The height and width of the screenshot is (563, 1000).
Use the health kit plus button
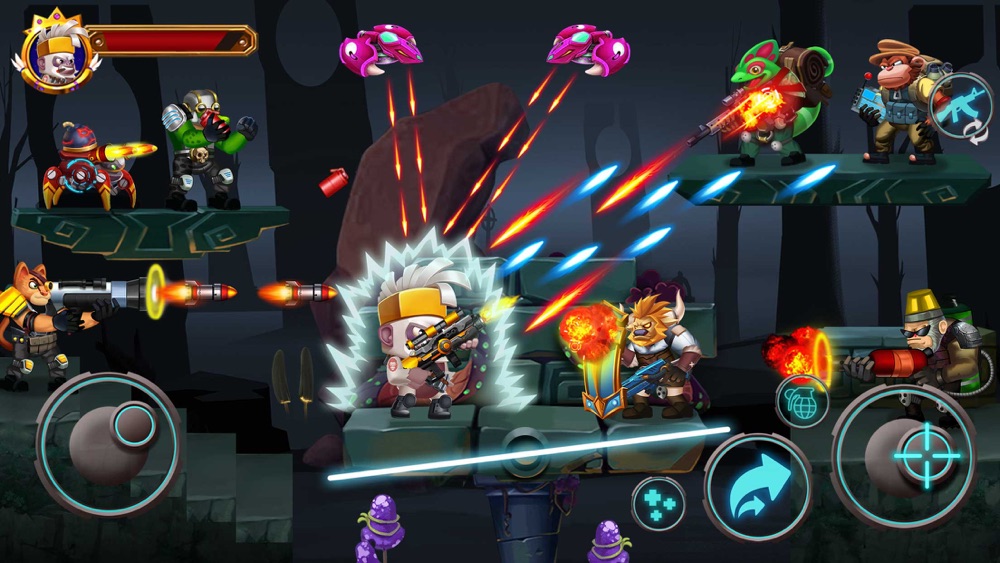tap(658, 503)
